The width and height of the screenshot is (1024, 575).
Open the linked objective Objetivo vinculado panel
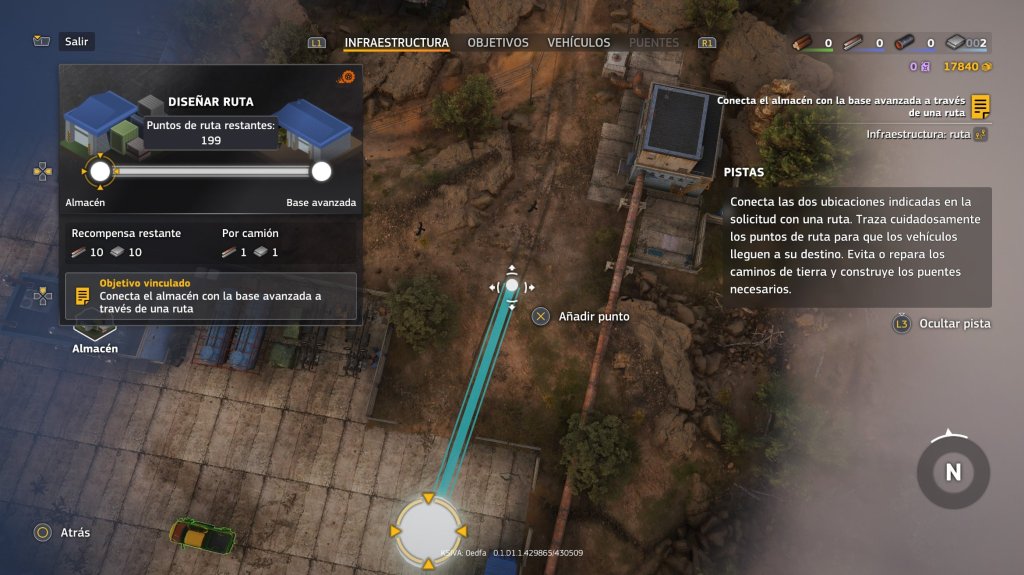pos(210,296)
